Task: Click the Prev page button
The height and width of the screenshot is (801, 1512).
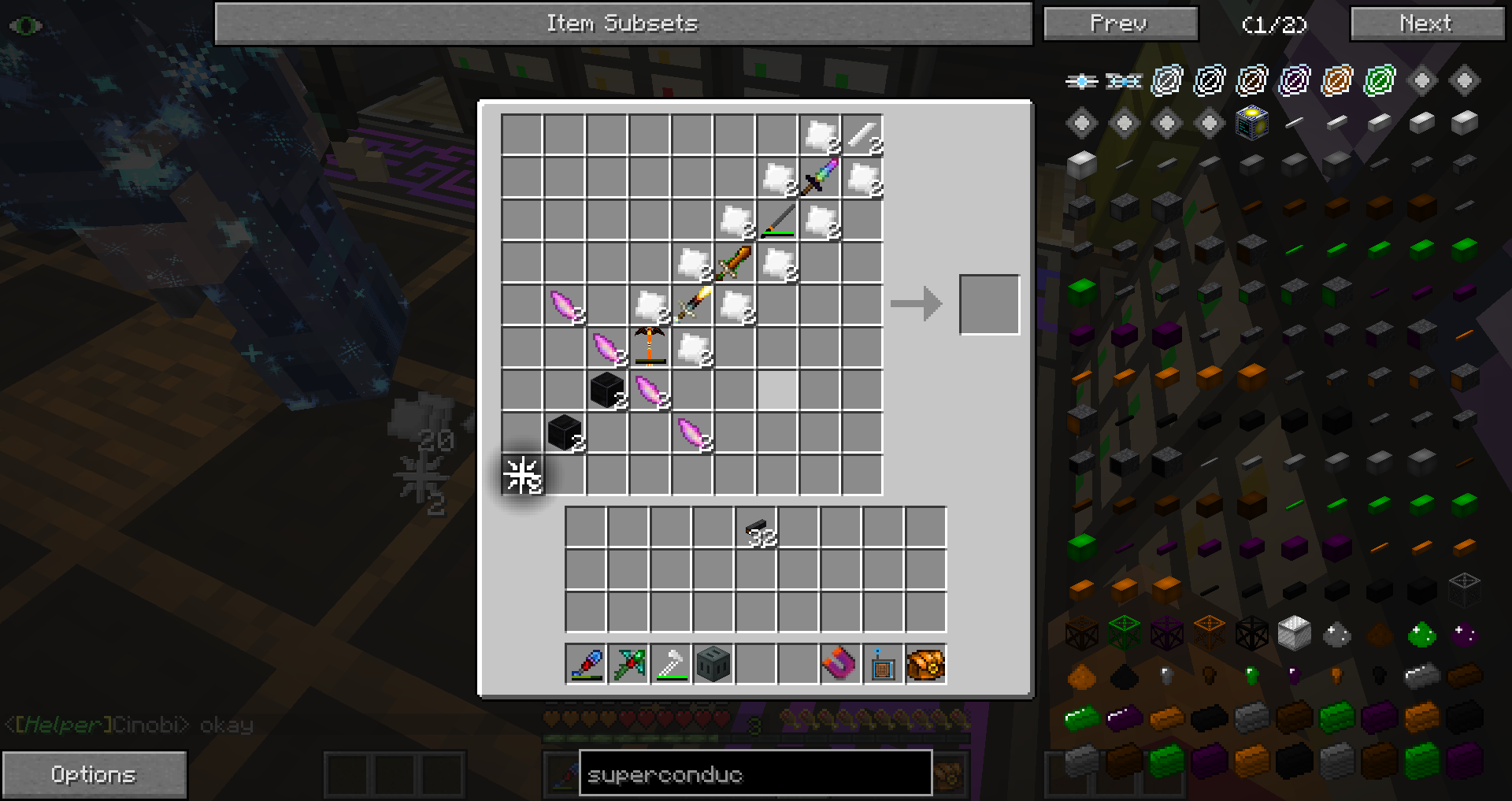Action: [x=1120, y=23]
